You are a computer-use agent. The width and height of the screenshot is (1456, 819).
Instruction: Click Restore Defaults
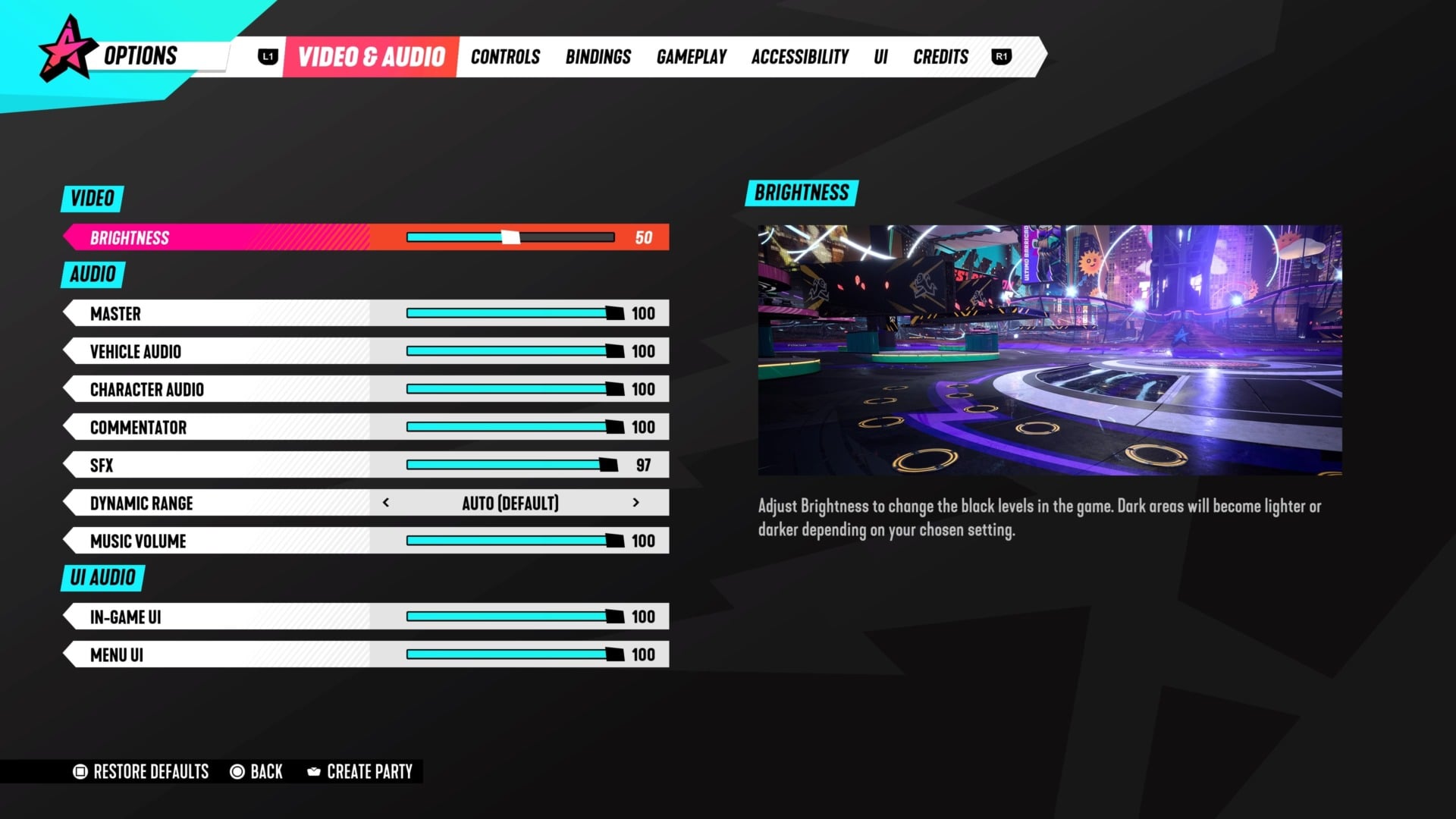pos(150,771)
